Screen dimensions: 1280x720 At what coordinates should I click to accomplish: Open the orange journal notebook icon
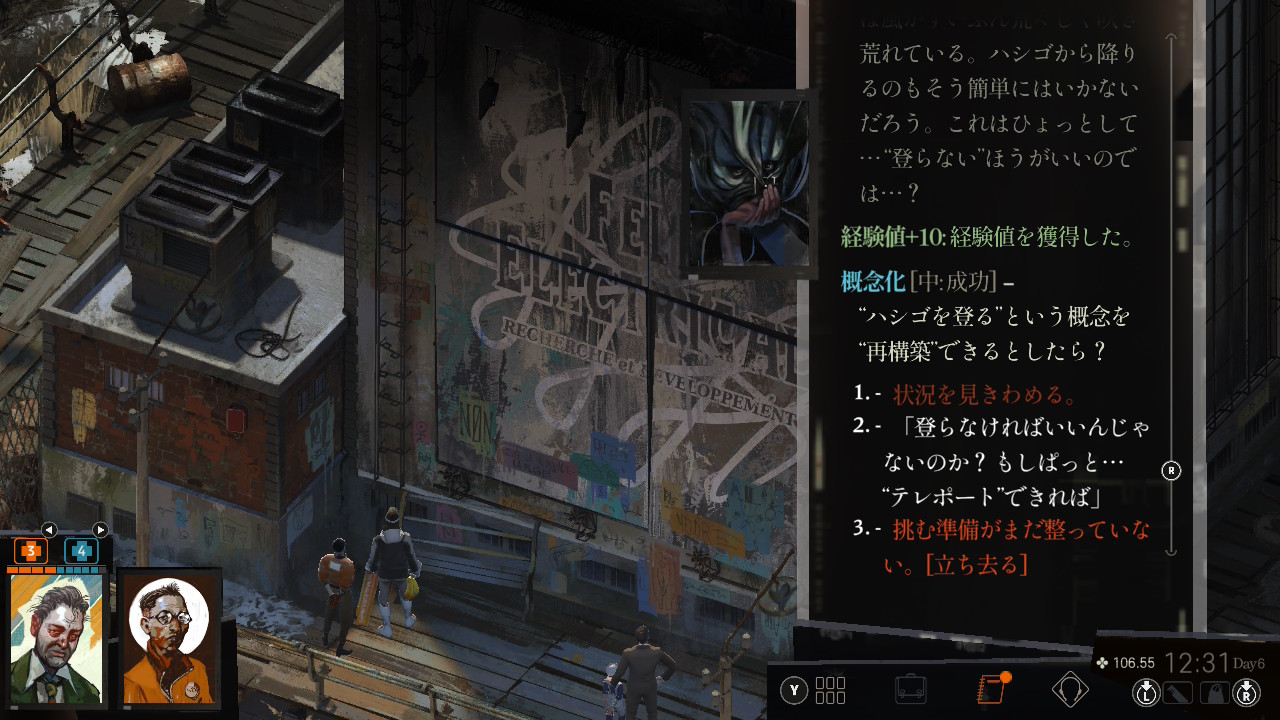pyautogui.click(x=990, y=690)
